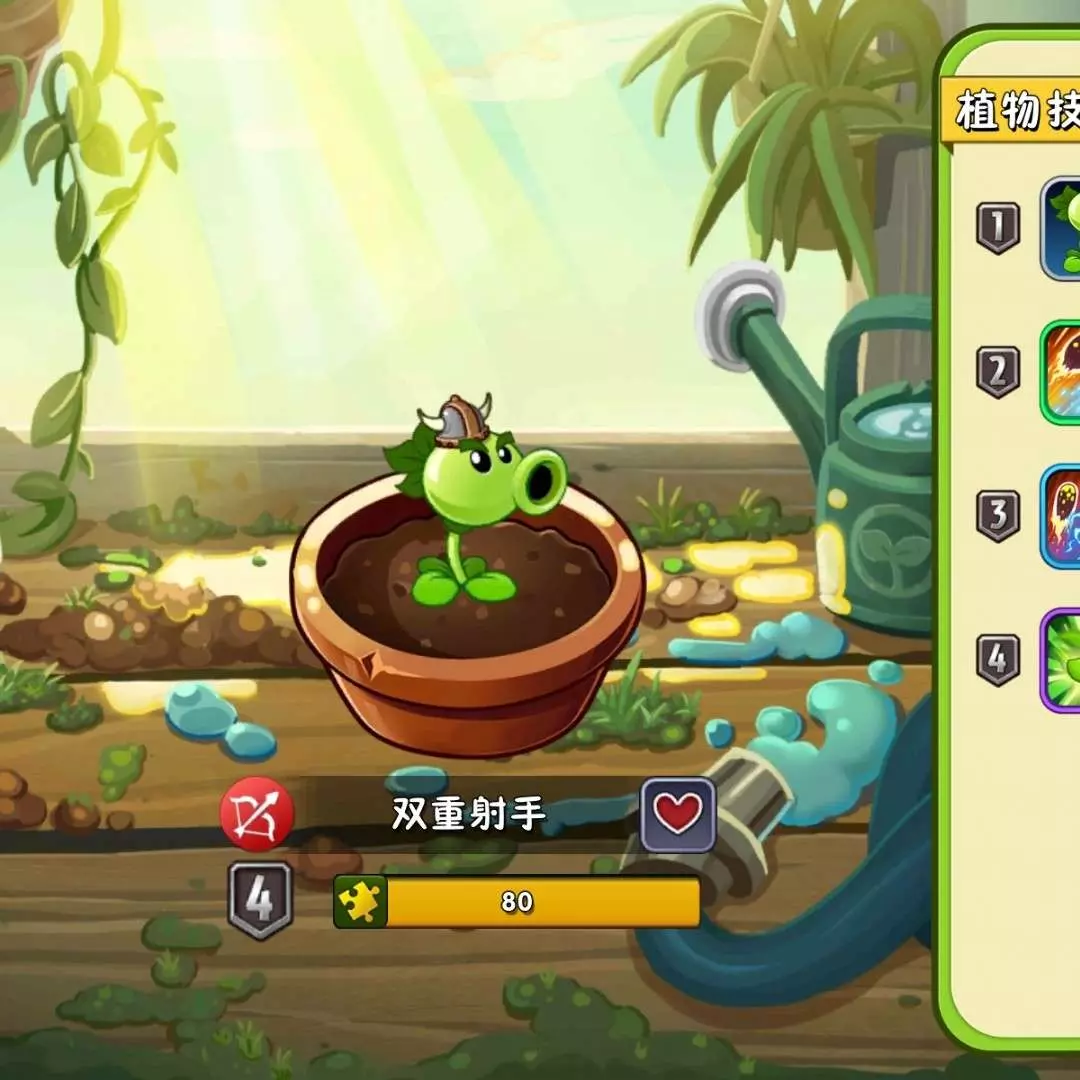Select the red bow class icon
1080x1080 pixels.
click(x=257, y=814)
